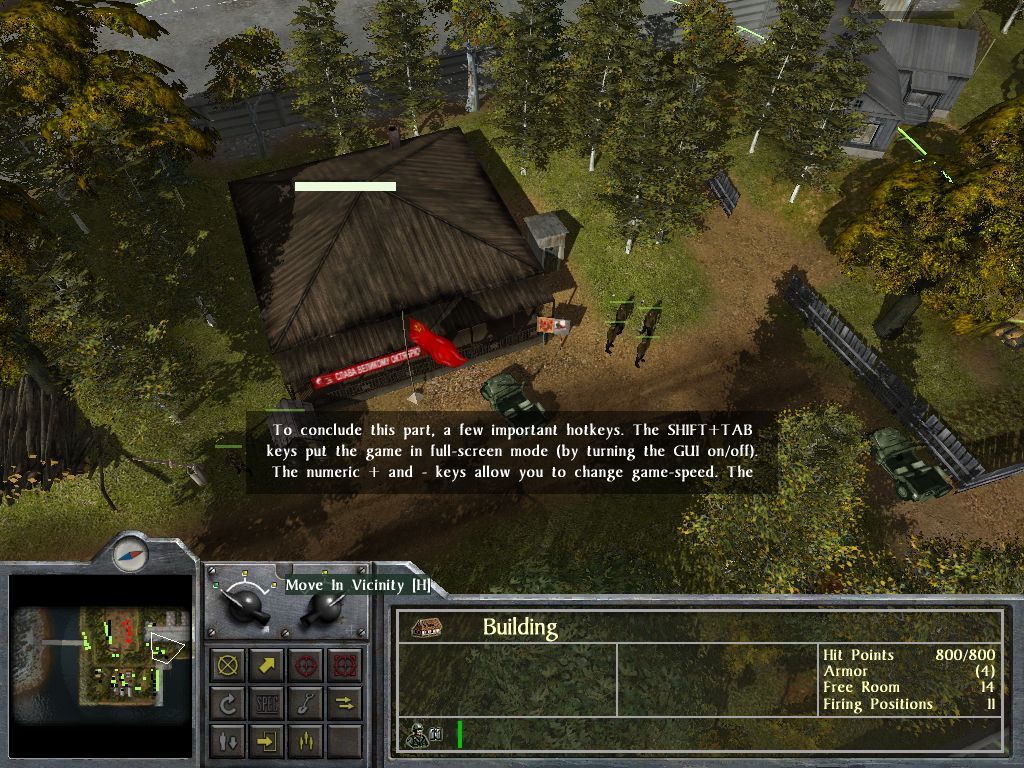Click the soldier with down-arrow command
The height and width of the screenshot is (768, 1024).
coord(230,741)
